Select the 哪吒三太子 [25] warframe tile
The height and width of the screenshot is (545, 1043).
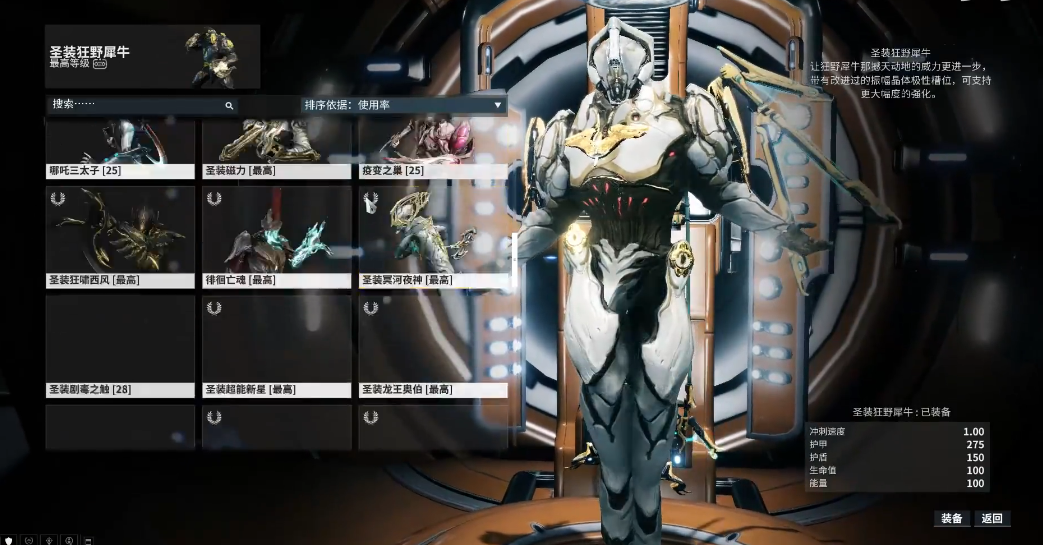point(120,149)
